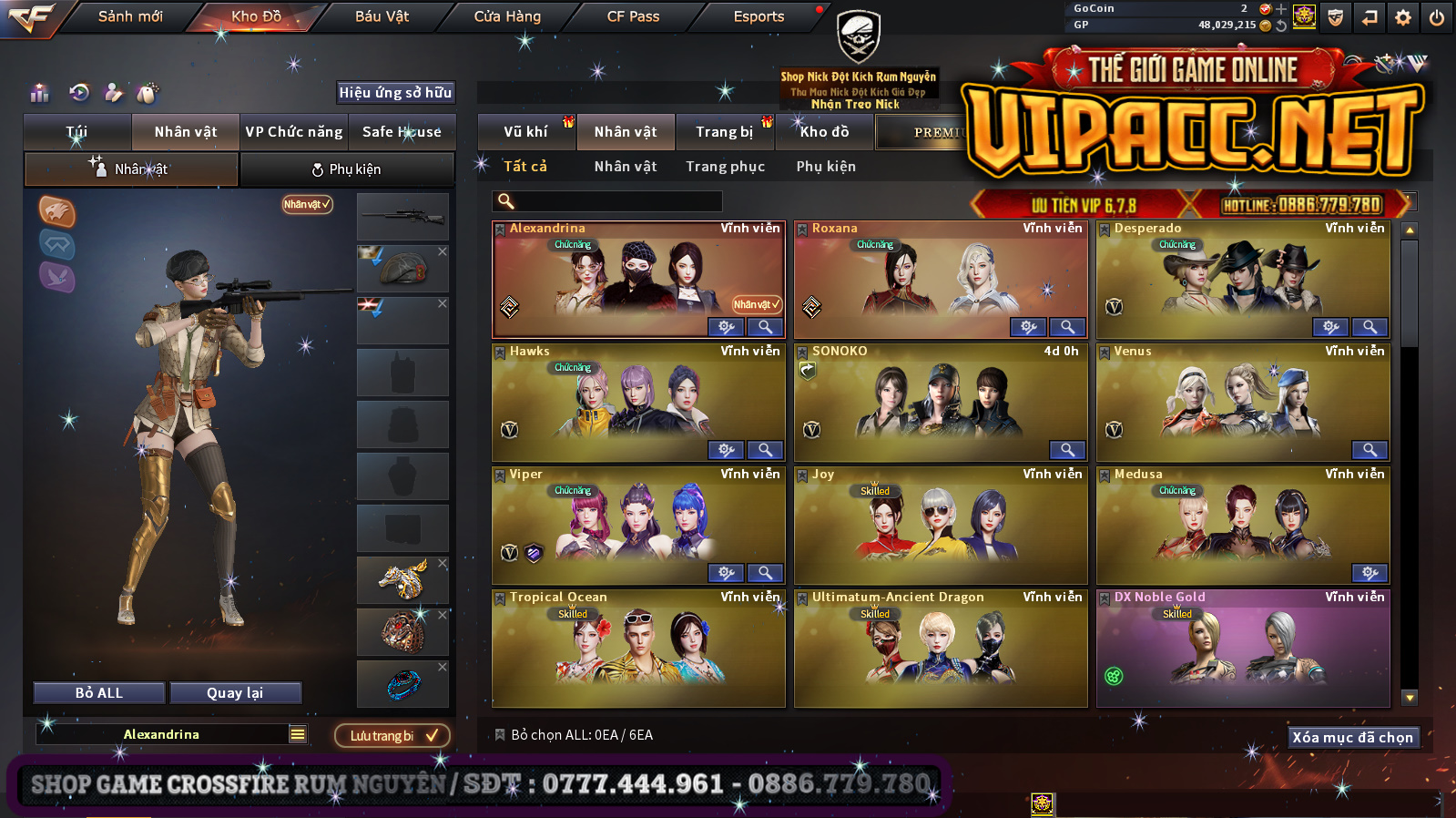Remove all equipment with Bỏ ALL
Screen dimensions: 1456x818
point(99,693)
